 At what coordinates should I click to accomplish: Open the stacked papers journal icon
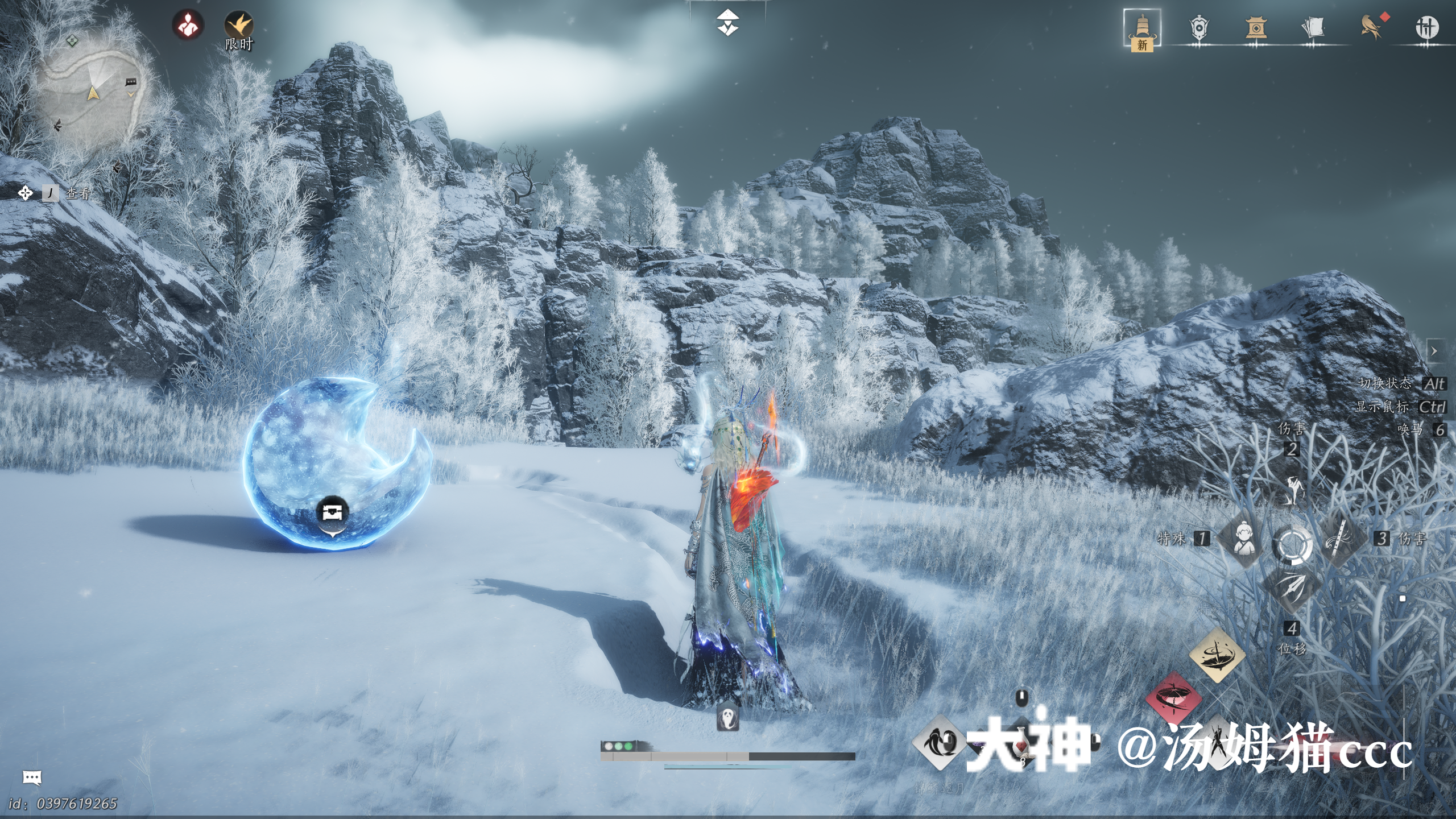(x=1313, y=27)
